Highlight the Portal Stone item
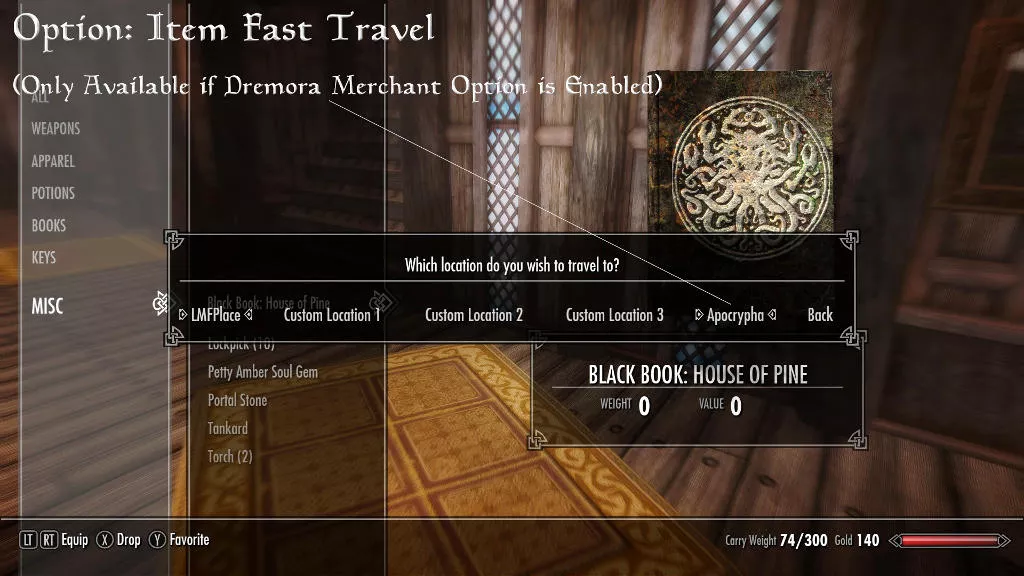The height and width of the screenshot is (576, 1024). click(237, 400)
